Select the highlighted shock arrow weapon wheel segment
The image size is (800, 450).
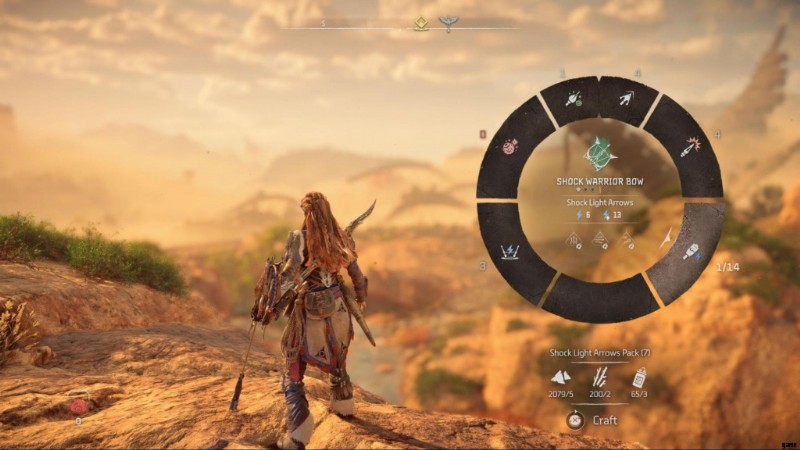(692, 250)
